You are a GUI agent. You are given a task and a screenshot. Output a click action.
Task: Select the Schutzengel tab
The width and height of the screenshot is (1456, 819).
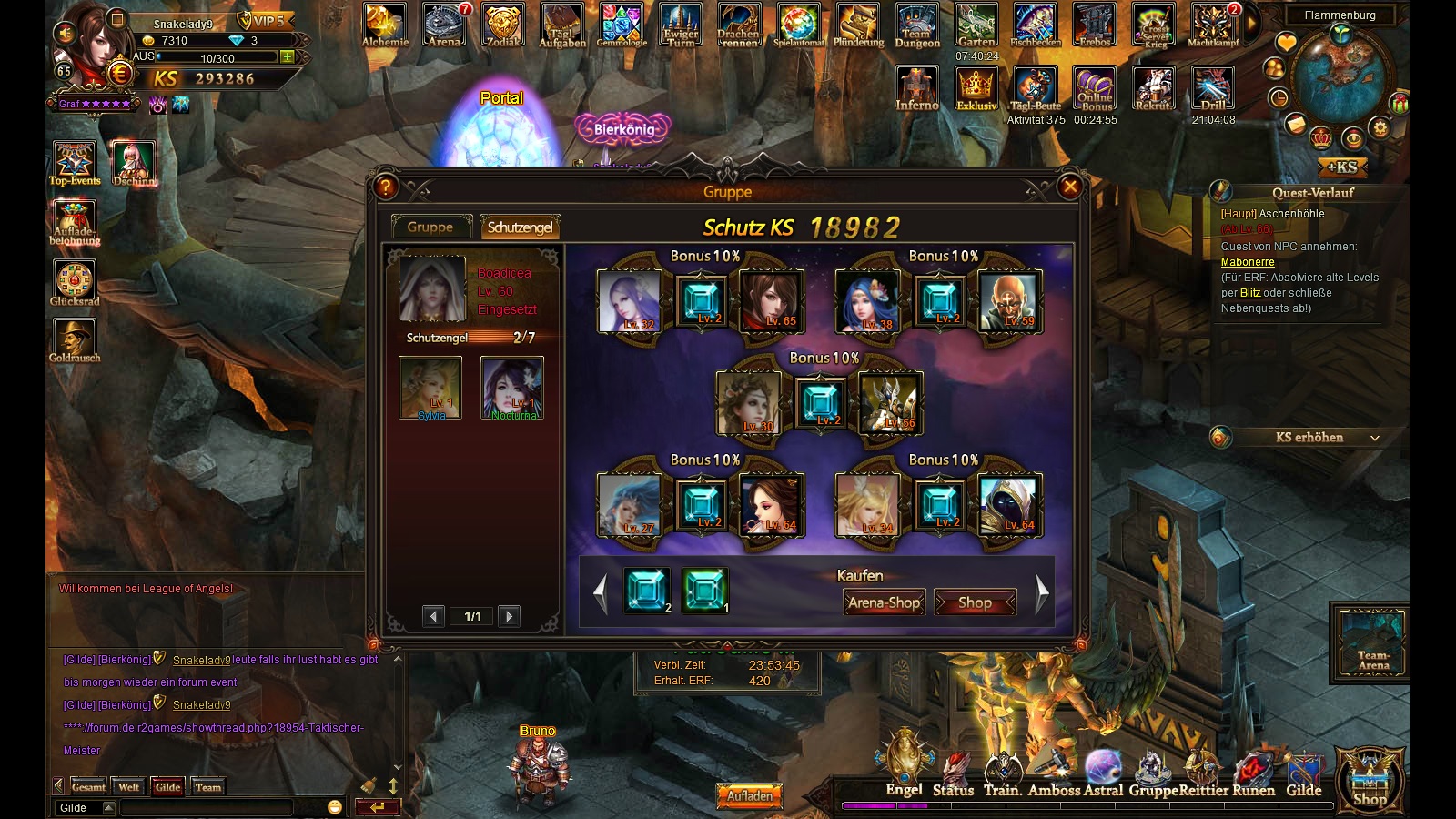520,227
